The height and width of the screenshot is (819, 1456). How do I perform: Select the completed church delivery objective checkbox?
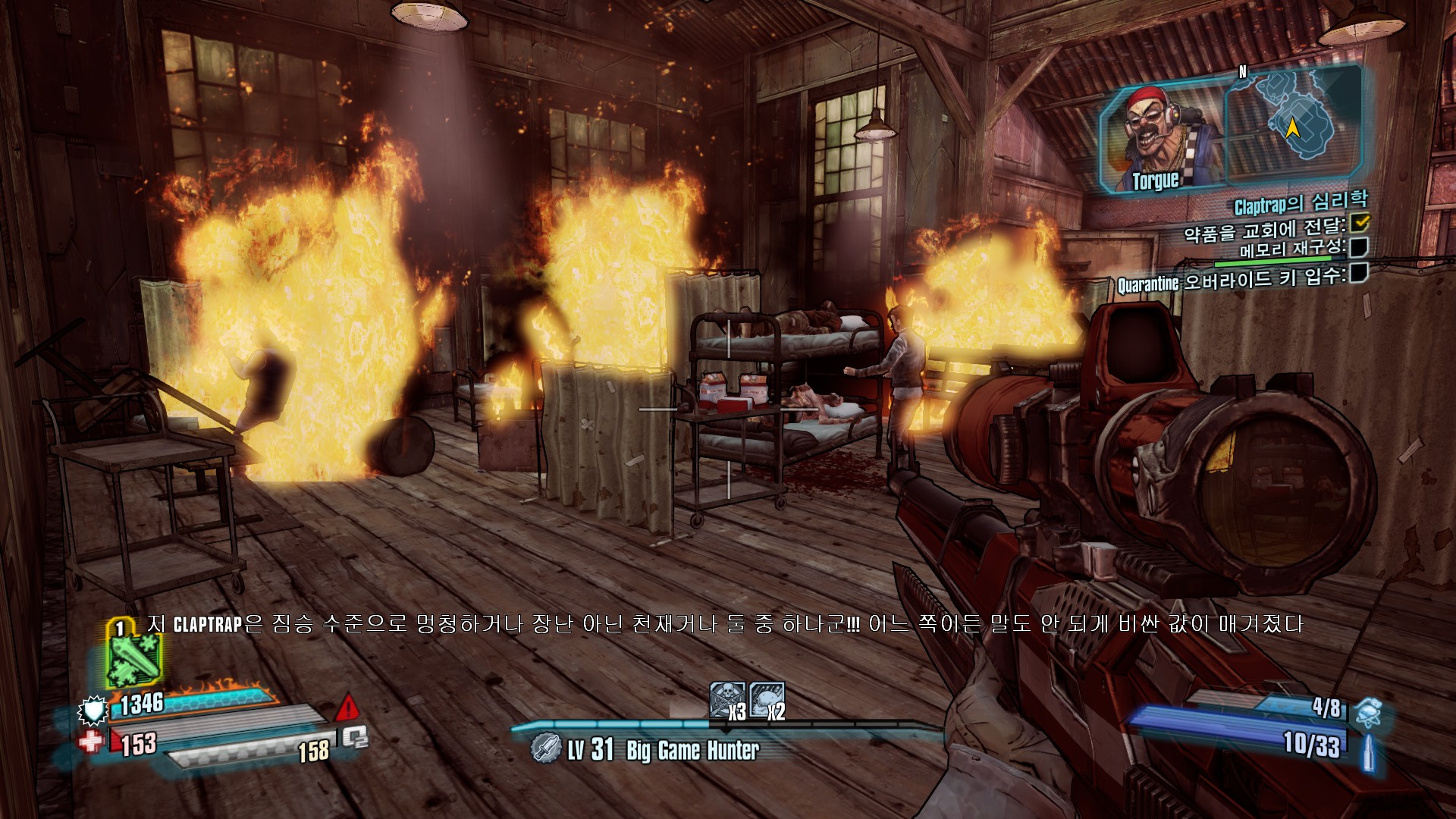point(1360,221)
